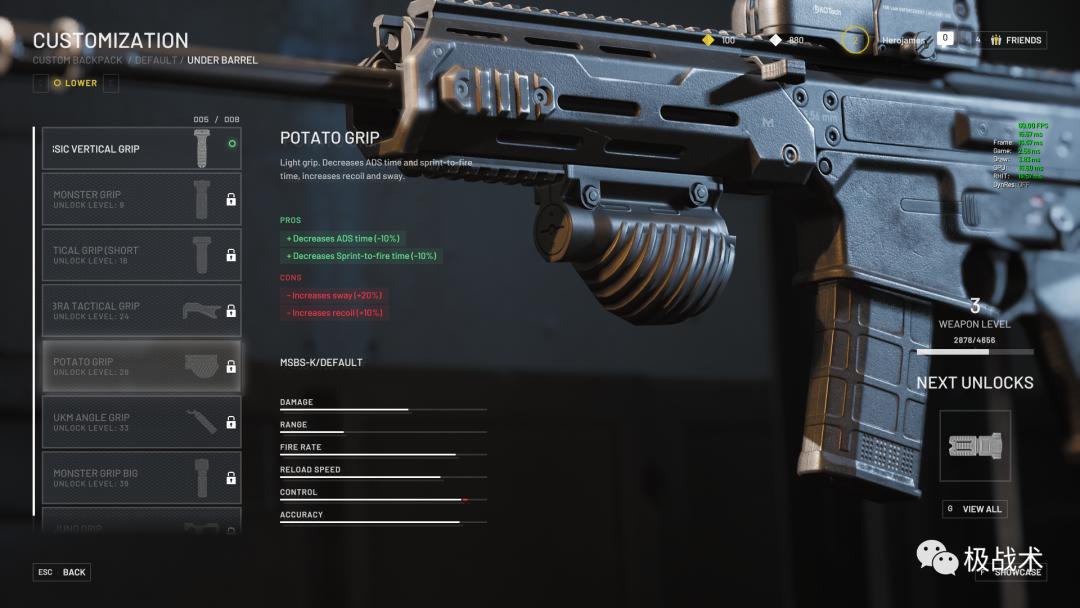Select the Monster Grip Big row
This screenshot has width=1080, height=608.
[x=141, y=478]
